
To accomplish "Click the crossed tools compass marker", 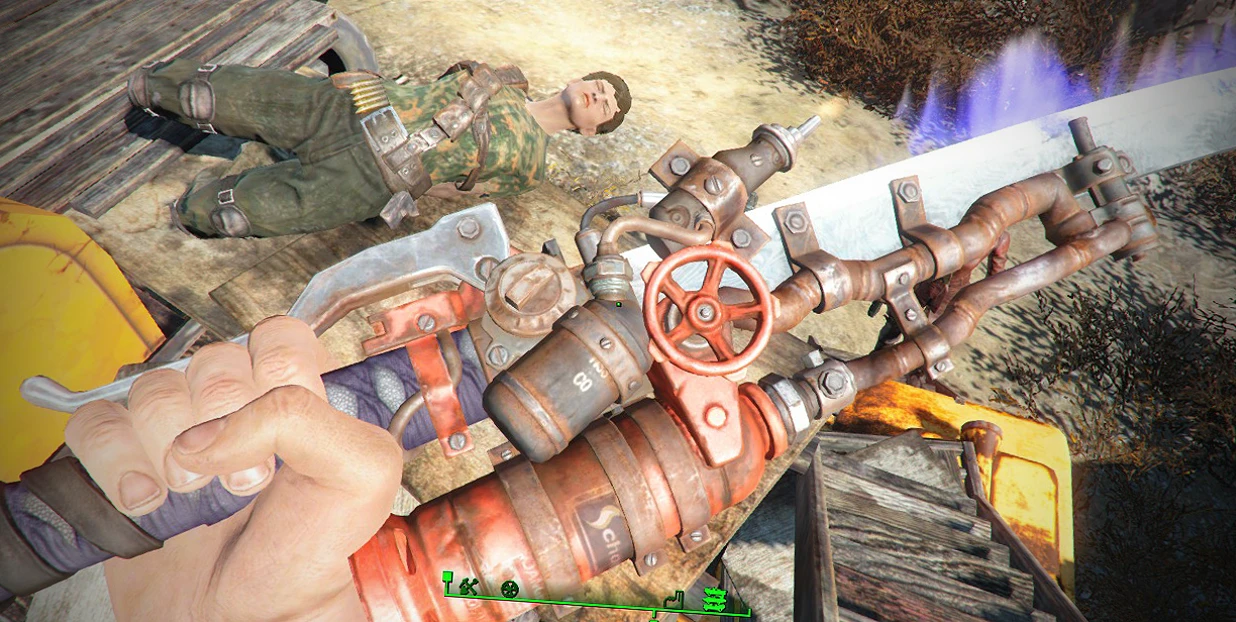I will (x=466, y=588).
